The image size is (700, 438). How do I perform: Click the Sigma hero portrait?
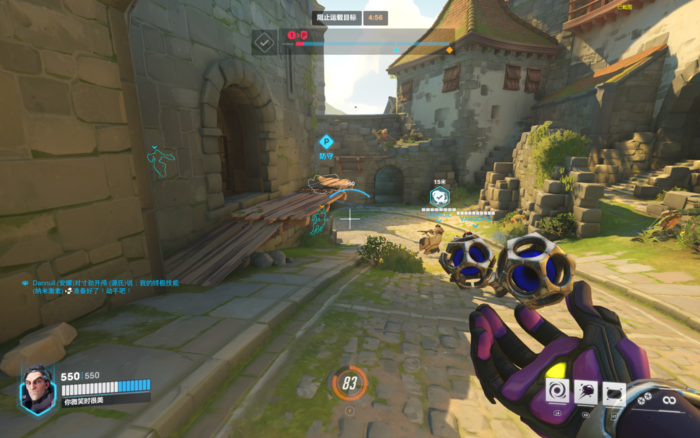tap(37, 388)
